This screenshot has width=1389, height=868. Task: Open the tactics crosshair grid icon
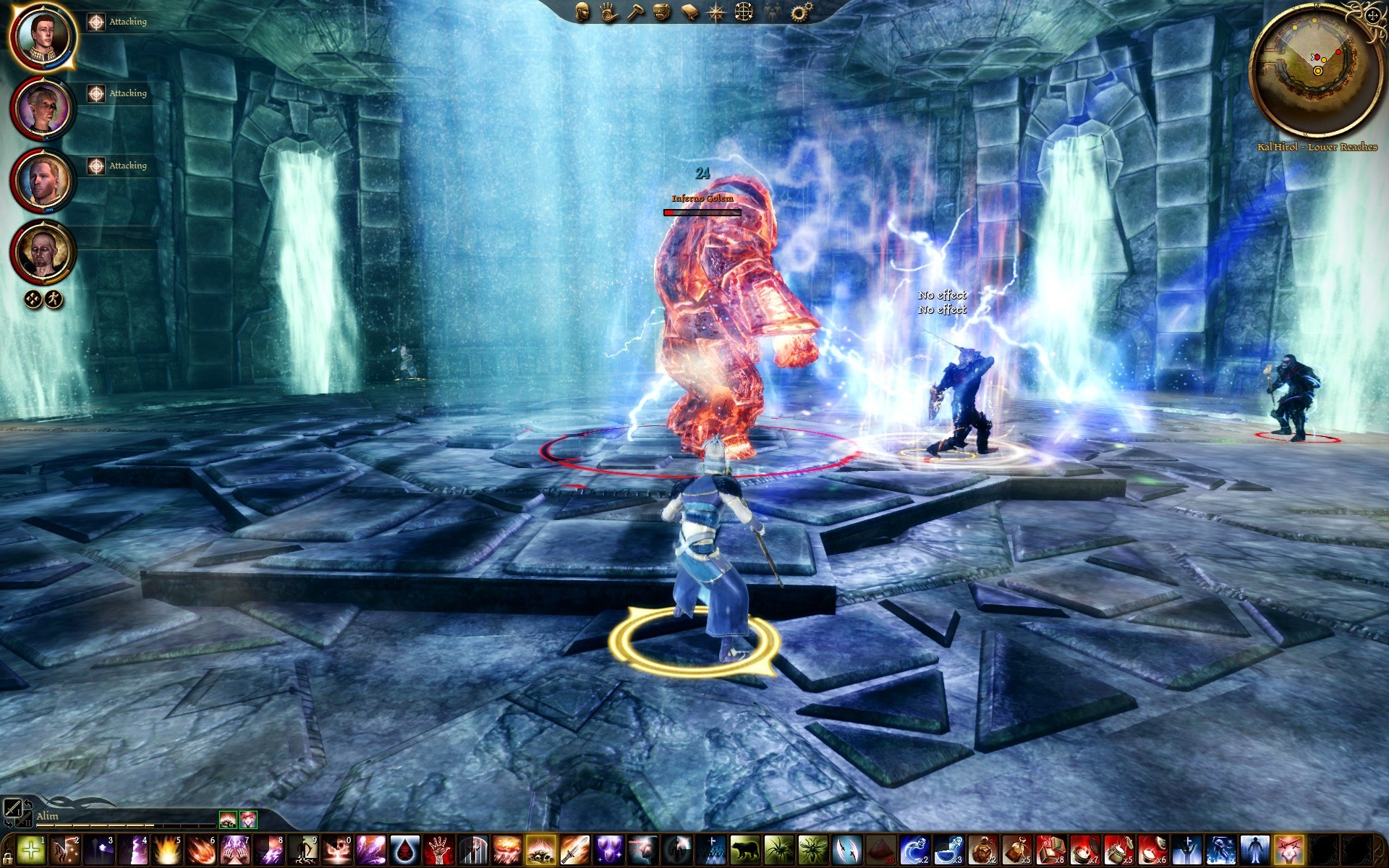[744, 12]
